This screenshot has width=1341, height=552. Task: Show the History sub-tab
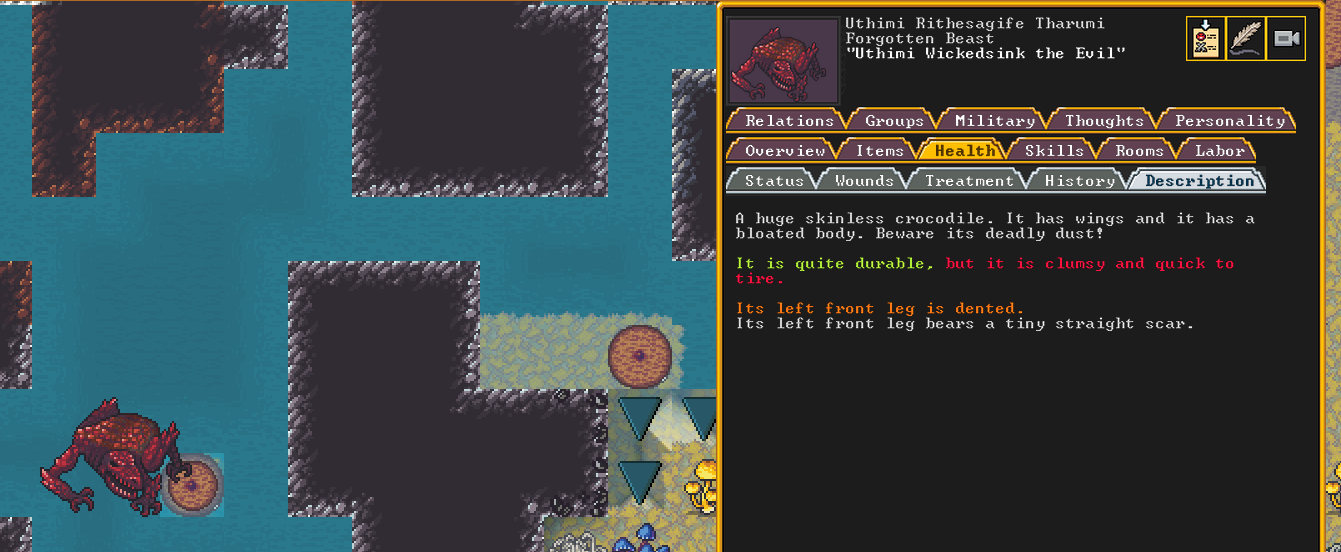tap(1079, 181)
